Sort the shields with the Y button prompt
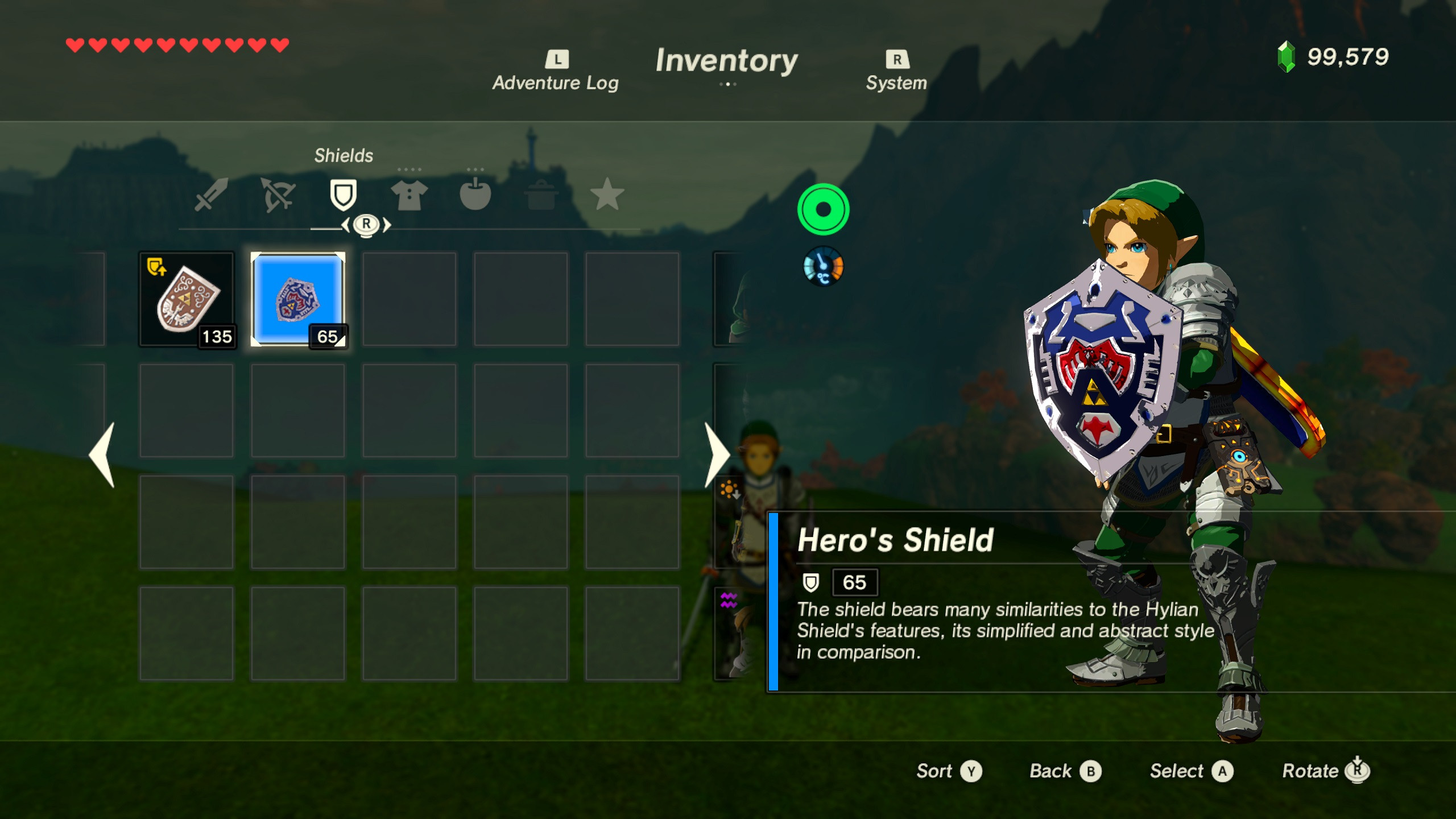1456x819 pixels. pyautogui.click(x=949, y=771)
